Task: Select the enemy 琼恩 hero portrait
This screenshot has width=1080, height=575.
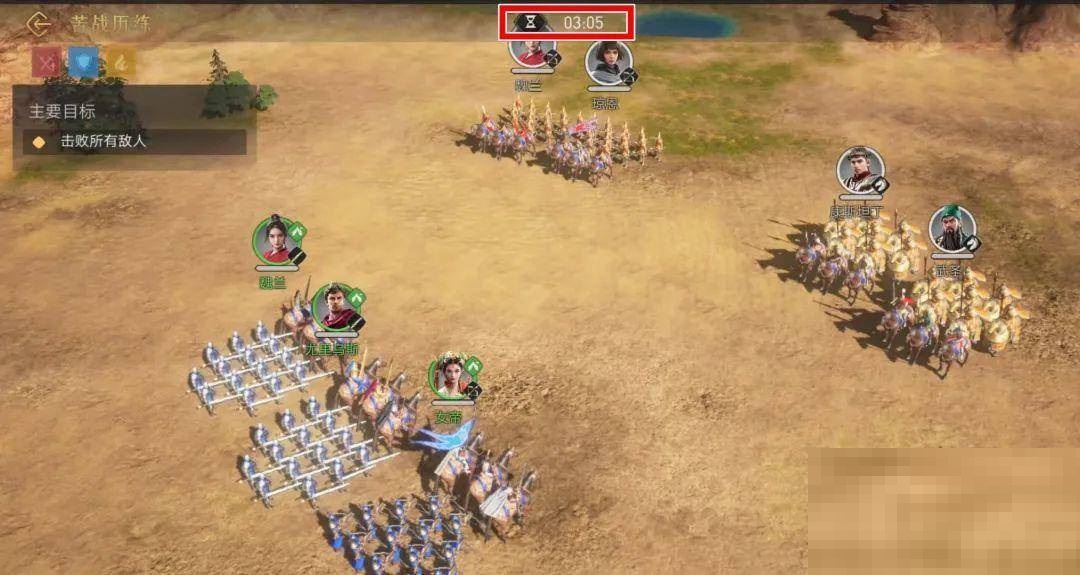Action: pyautogui.click(x=608, y=63)
